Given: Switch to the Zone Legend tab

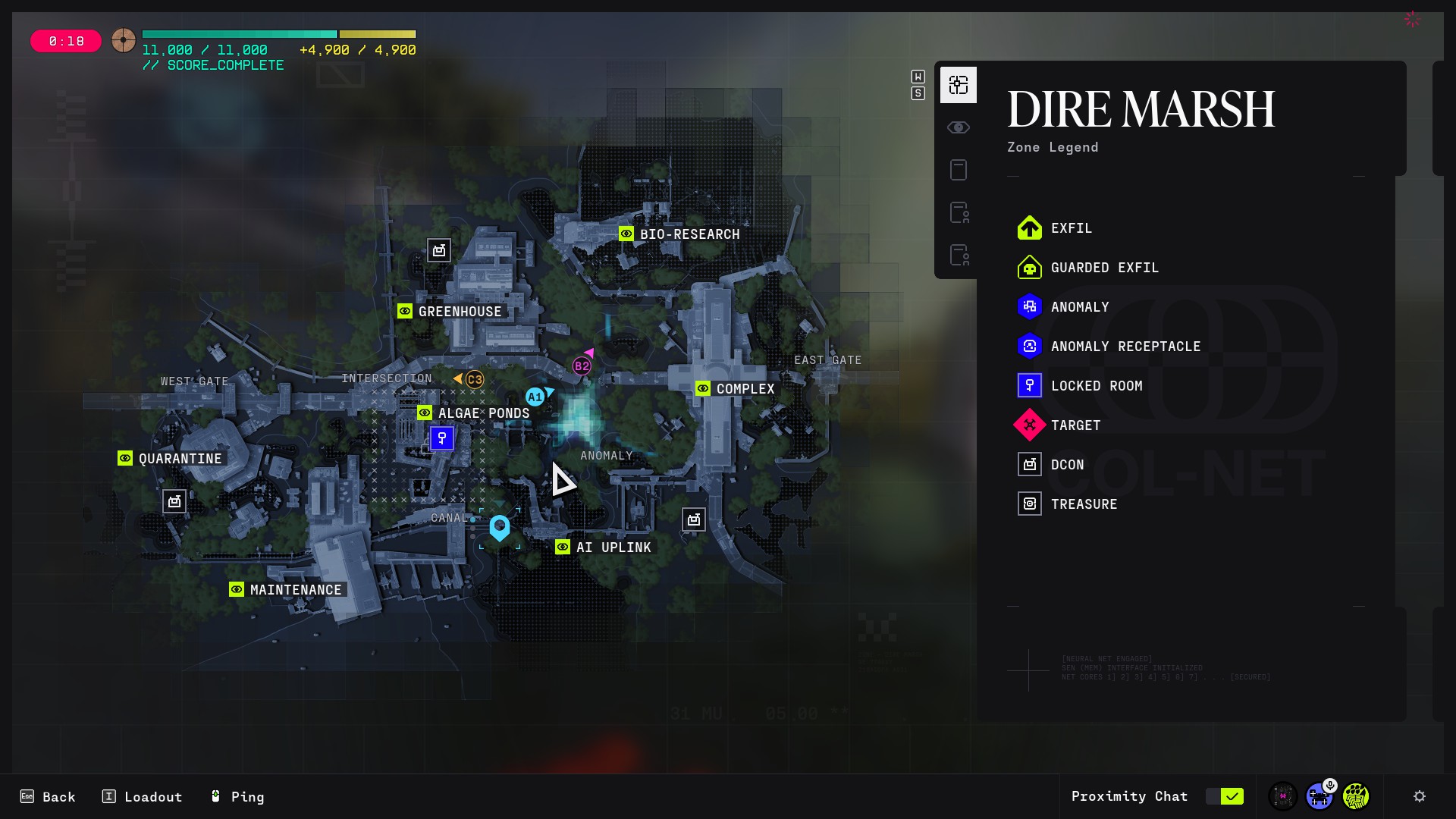Looking at the screenshot, I should (x=959, y=85).
